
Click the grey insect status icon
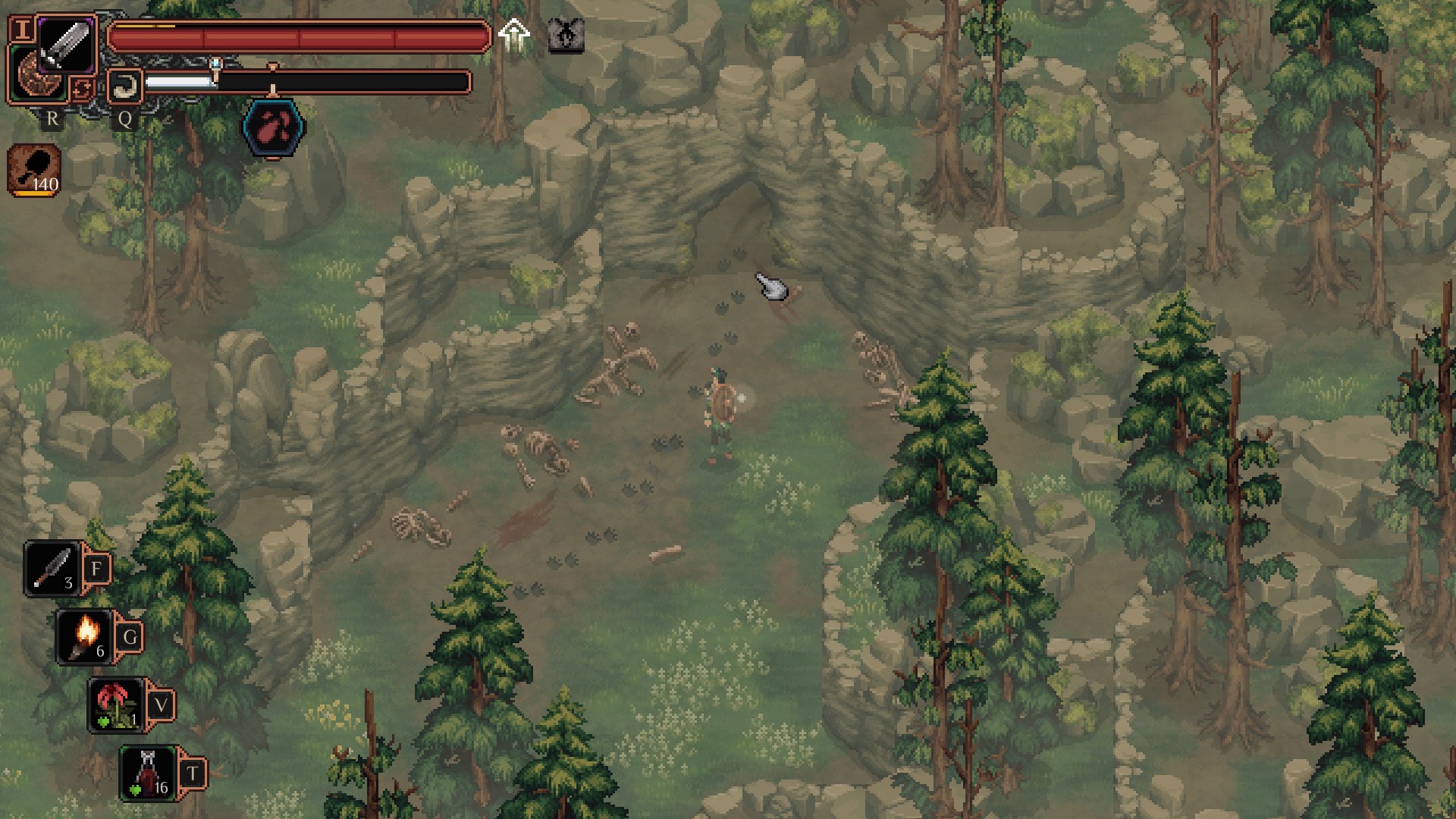566,35
